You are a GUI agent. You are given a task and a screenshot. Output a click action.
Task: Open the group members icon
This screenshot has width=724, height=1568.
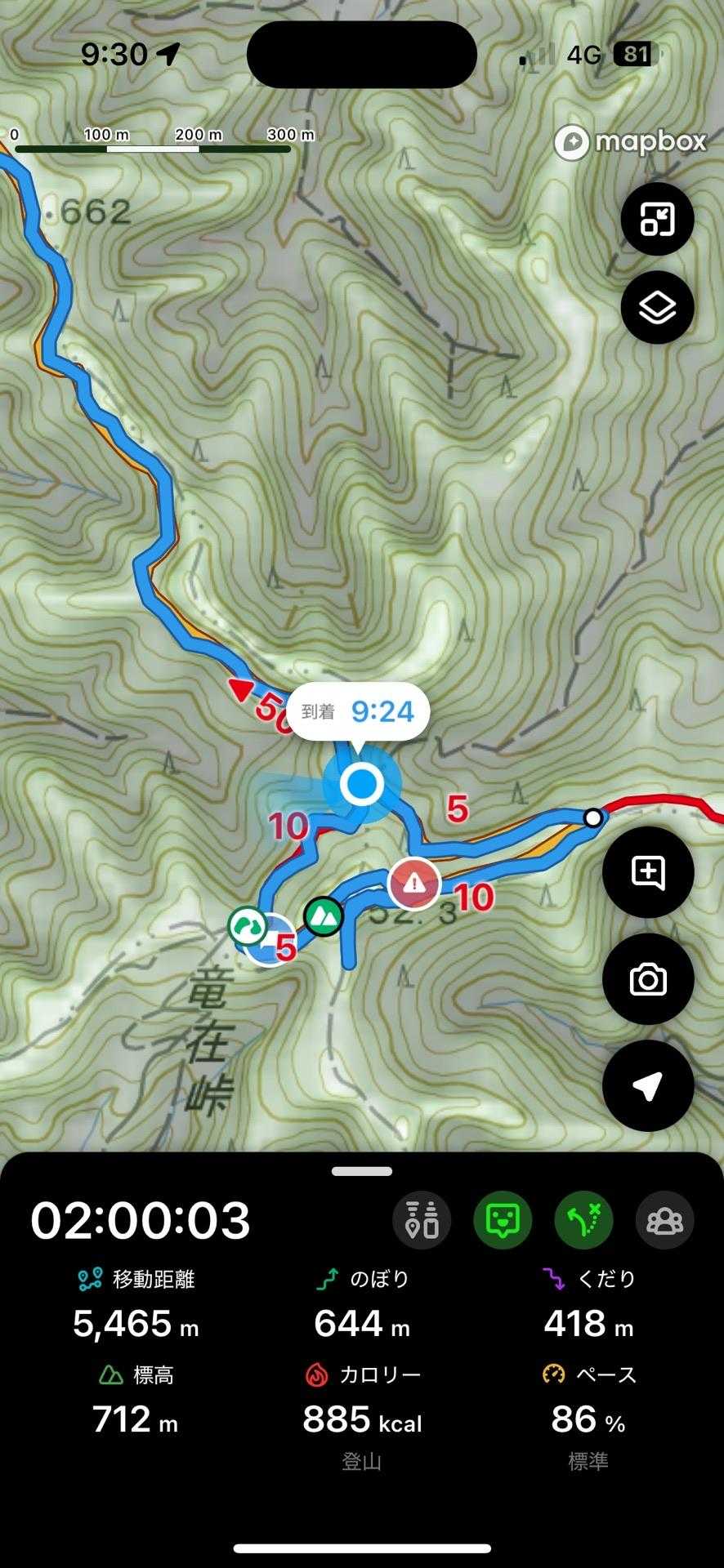[664, 1220]
